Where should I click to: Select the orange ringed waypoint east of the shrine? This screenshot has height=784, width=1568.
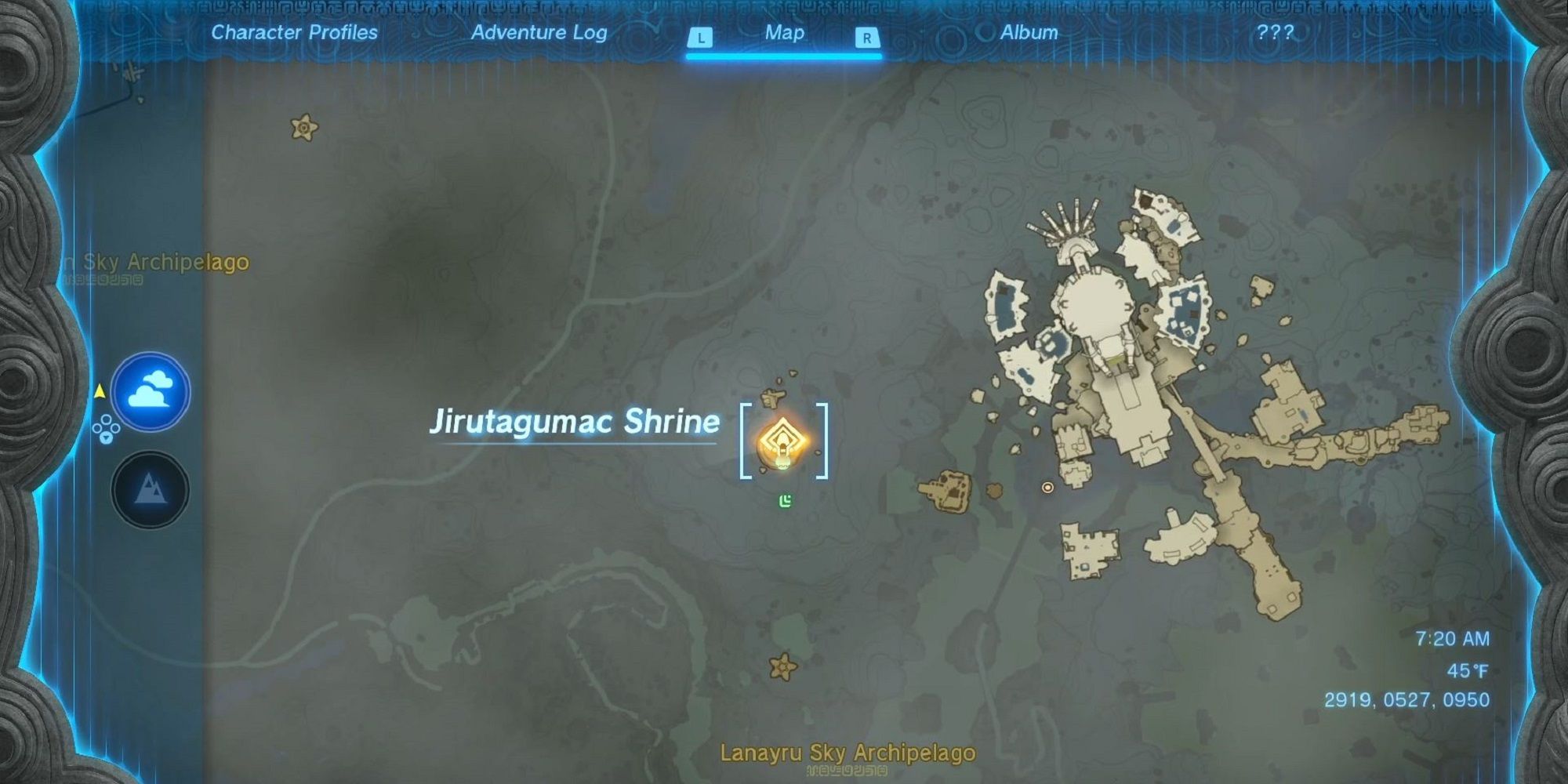coord(1046,488)
